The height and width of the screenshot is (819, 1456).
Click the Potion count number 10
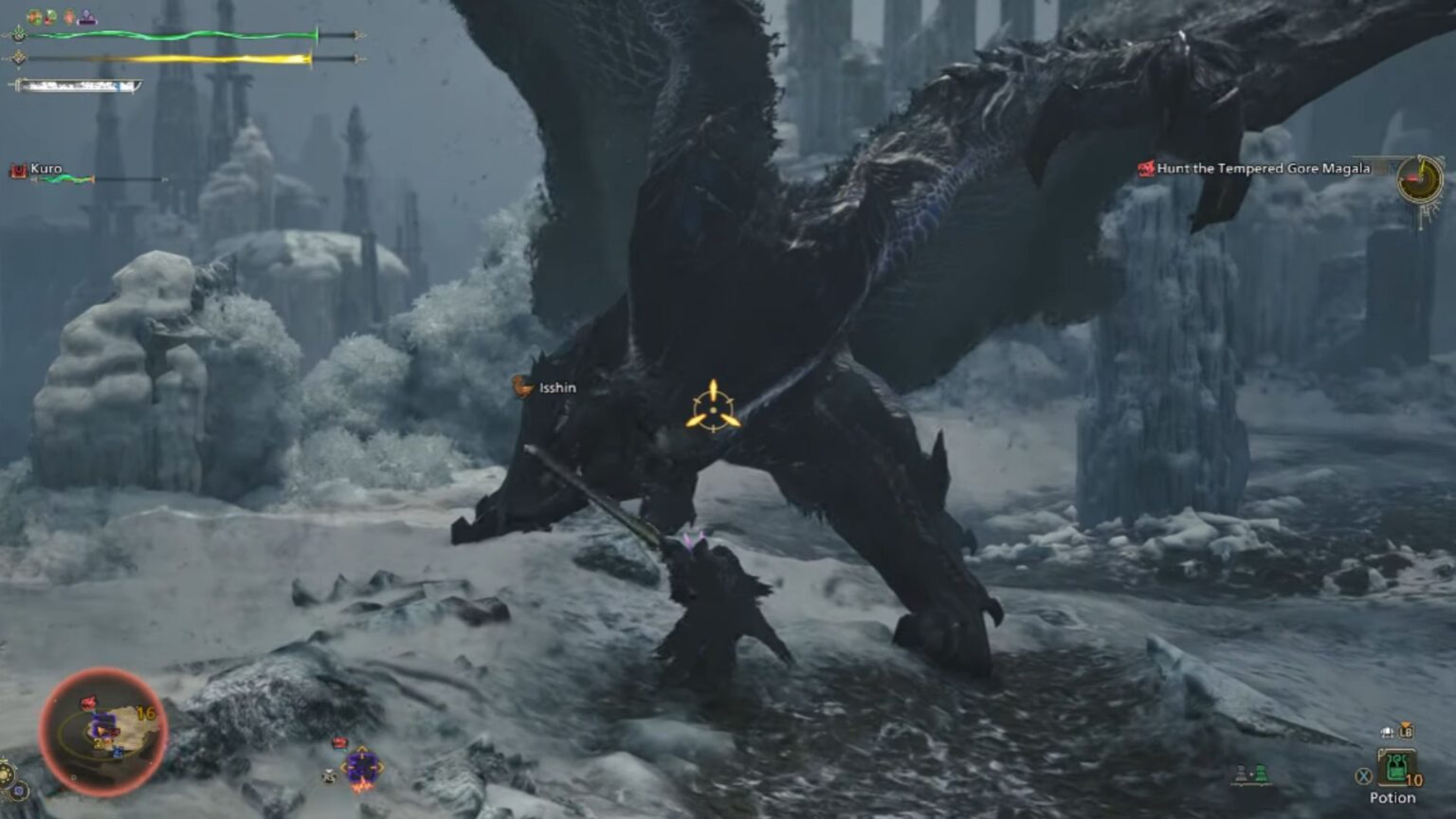click(1414, 778)
